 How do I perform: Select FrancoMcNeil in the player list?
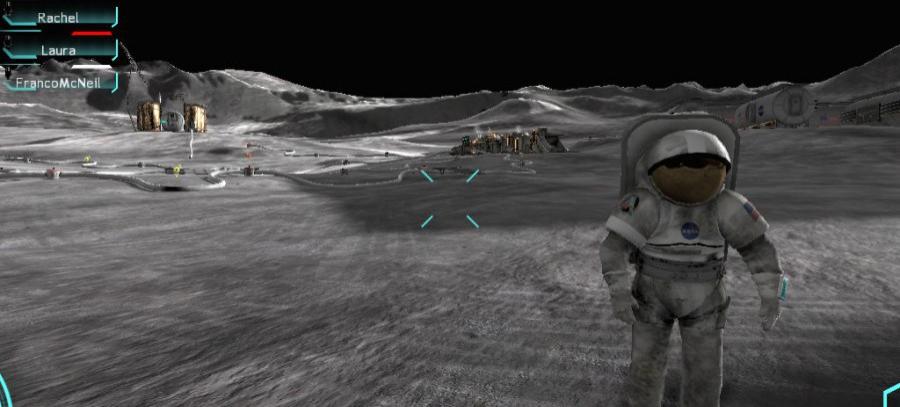click(x=58, y=83)
